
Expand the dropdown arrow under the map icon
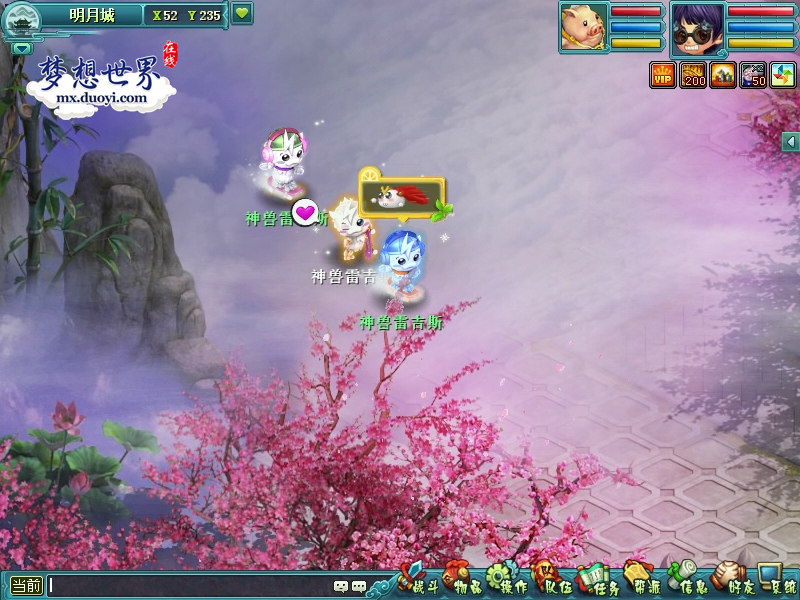click(22, 47)
